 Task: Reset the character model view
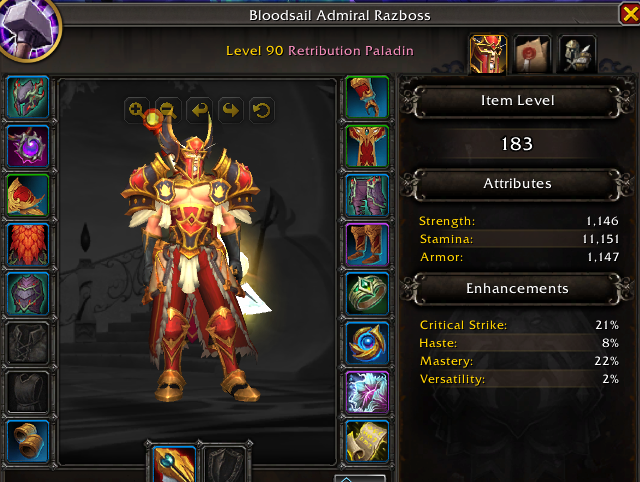(260, 109)
